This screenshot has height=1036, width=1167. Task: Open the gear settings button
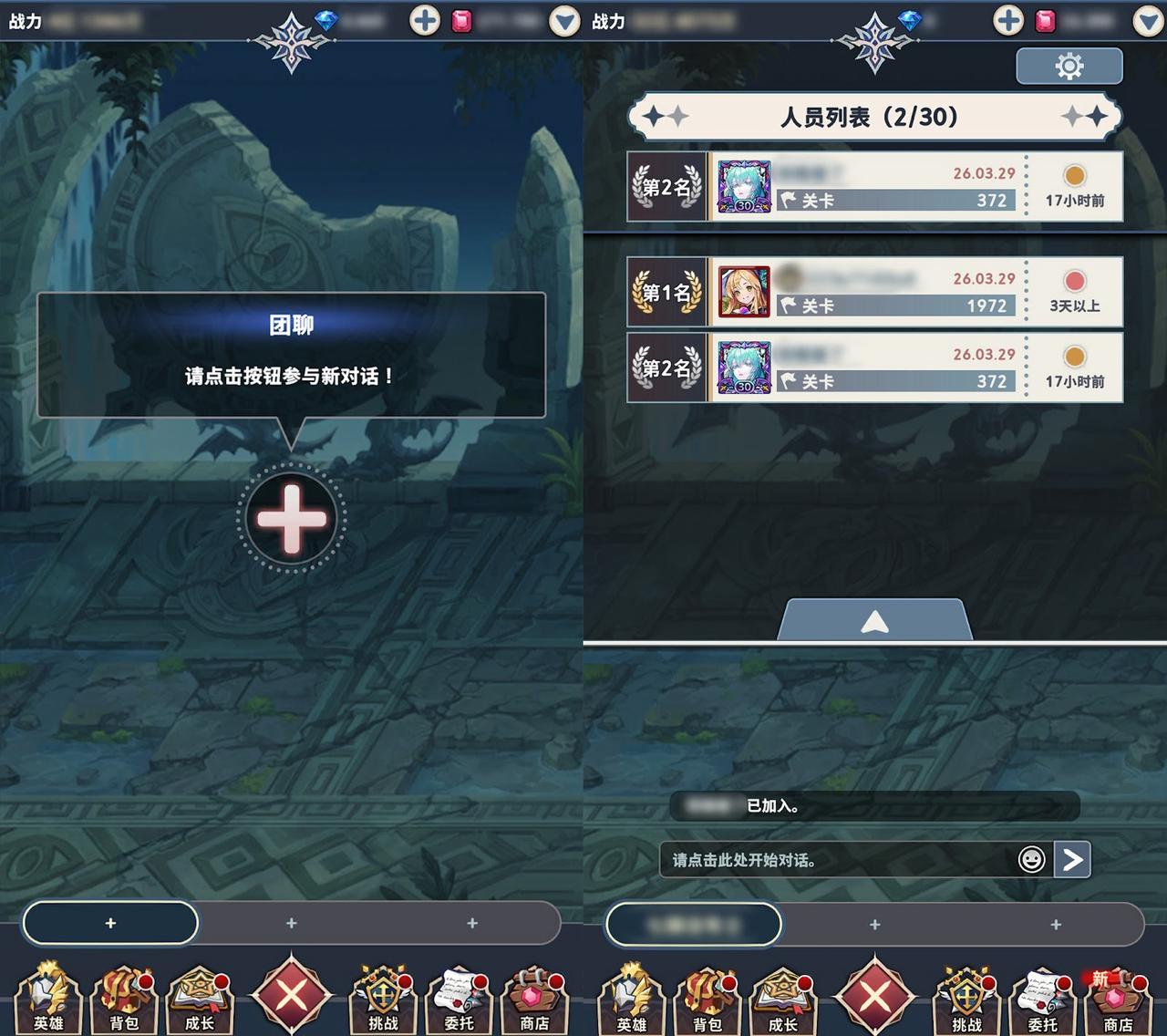[1069, 66]
